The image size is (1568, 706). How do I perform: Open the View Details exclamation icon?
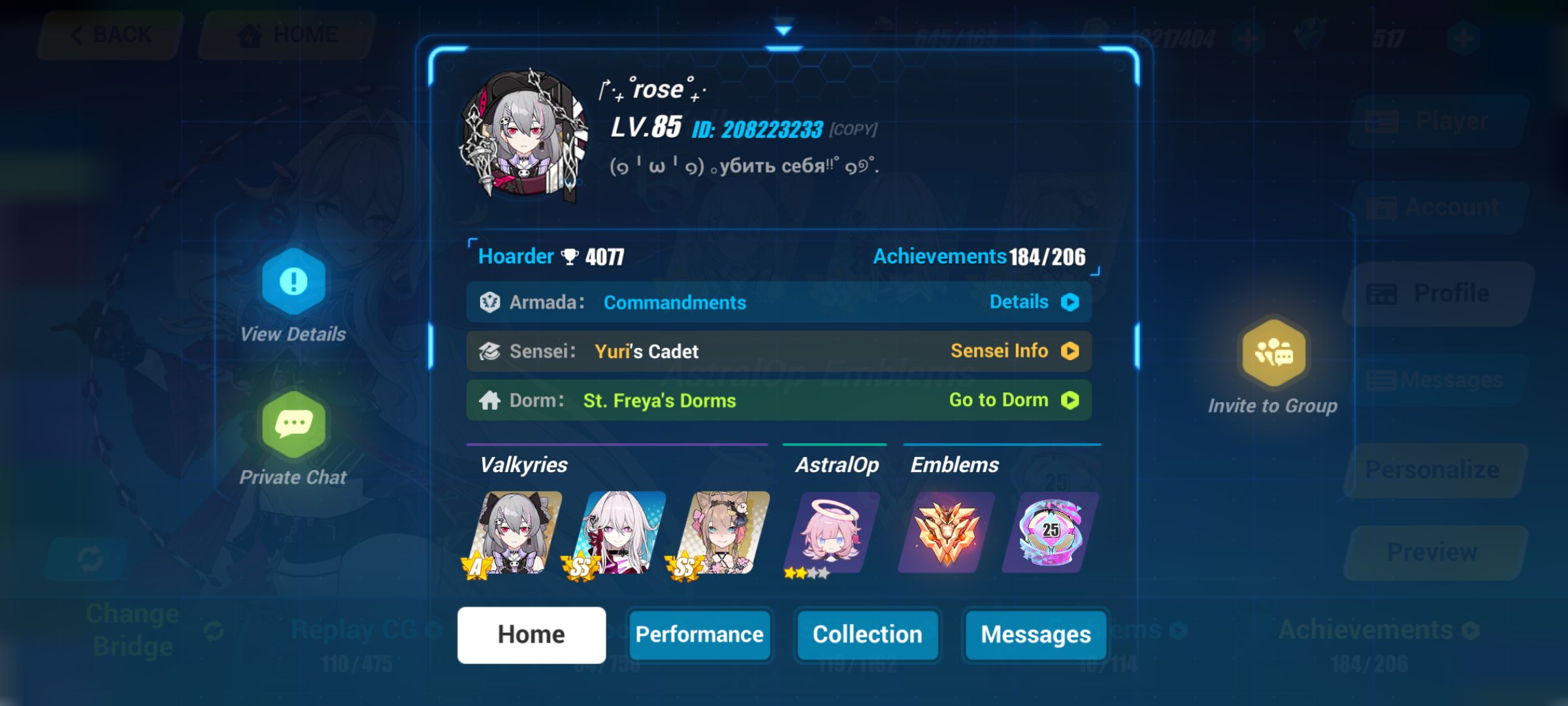click(293, 282)
